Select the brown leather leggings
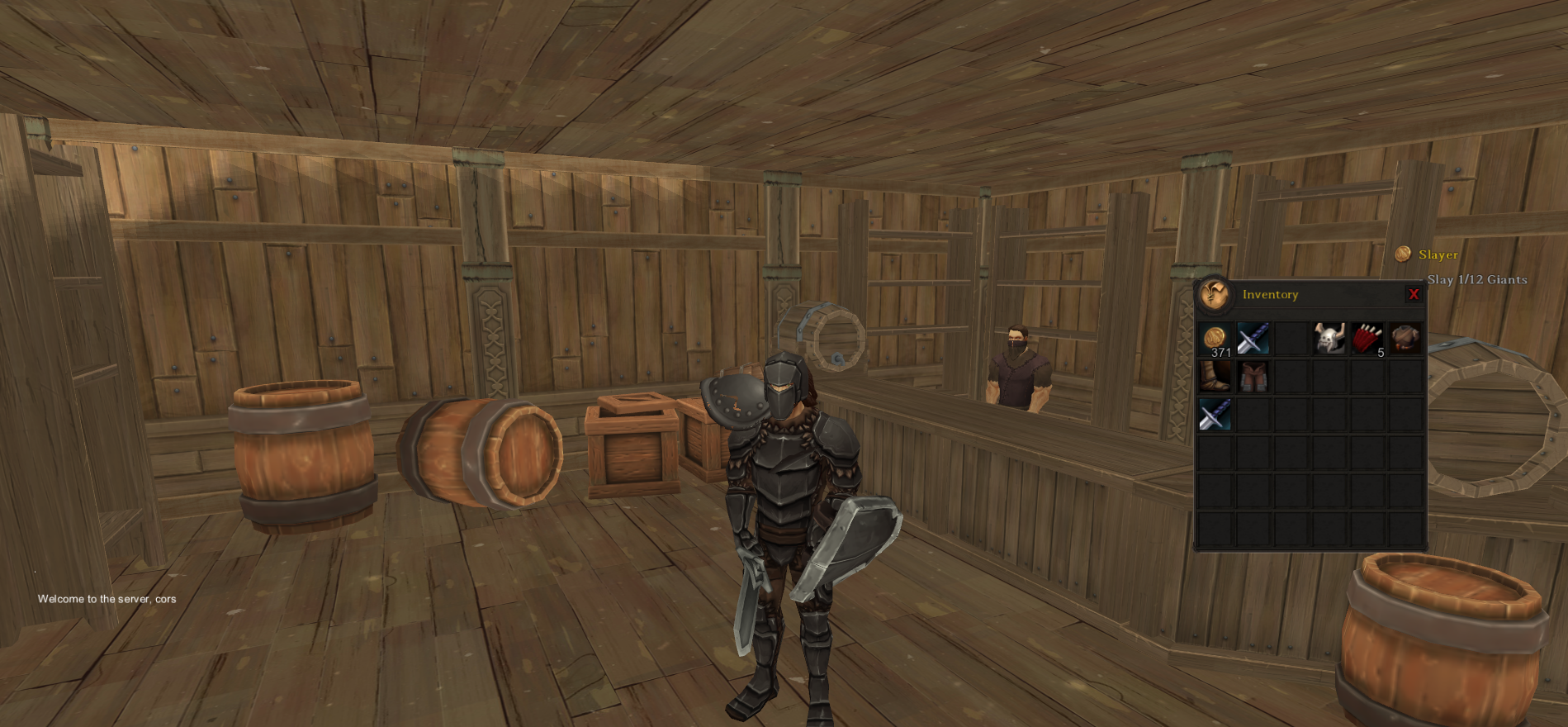Viewport: 1568px width, 727px height. (1253, 377)
